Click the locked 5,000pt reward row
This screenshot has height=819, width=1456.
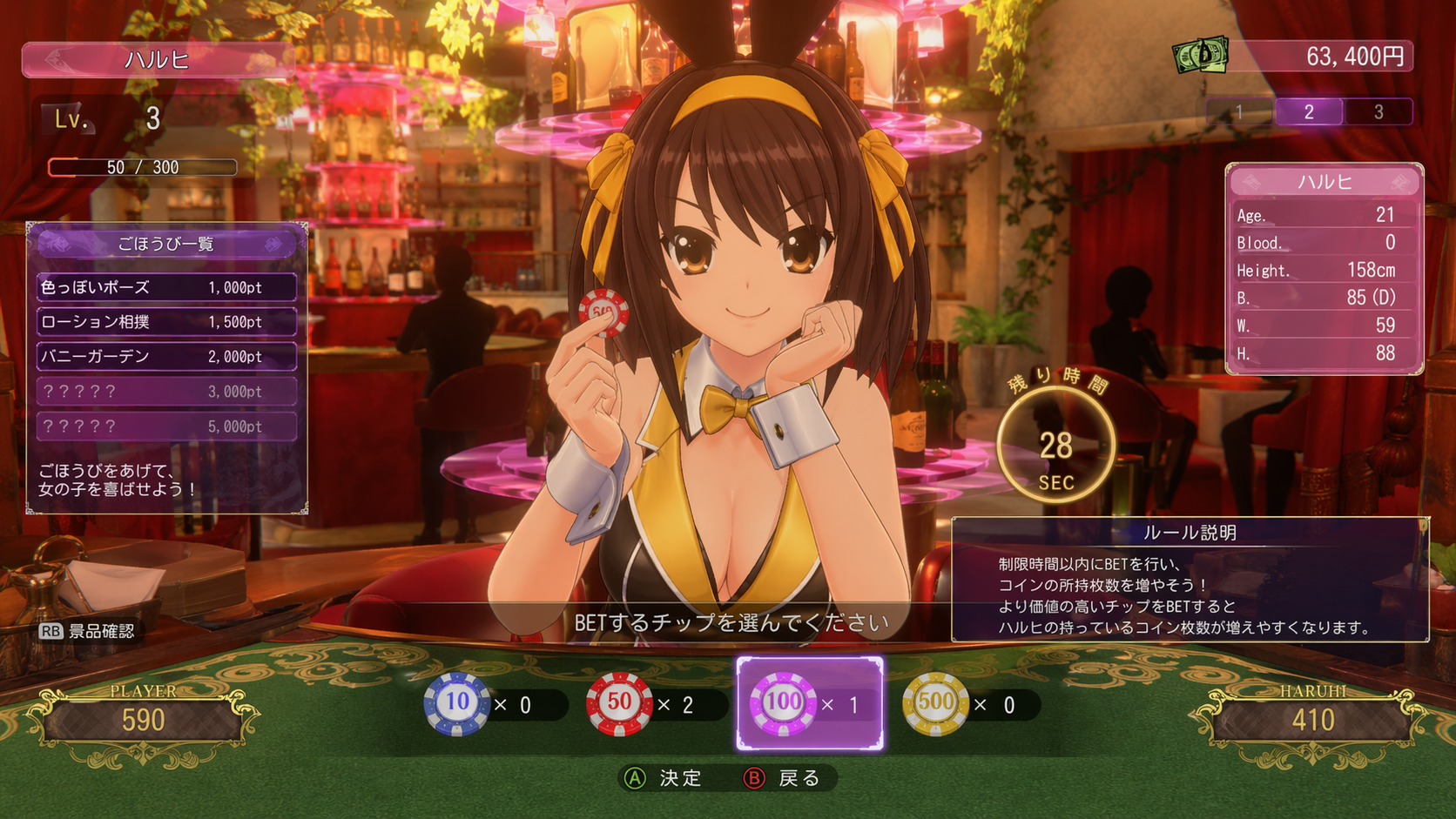pos(166,426)
